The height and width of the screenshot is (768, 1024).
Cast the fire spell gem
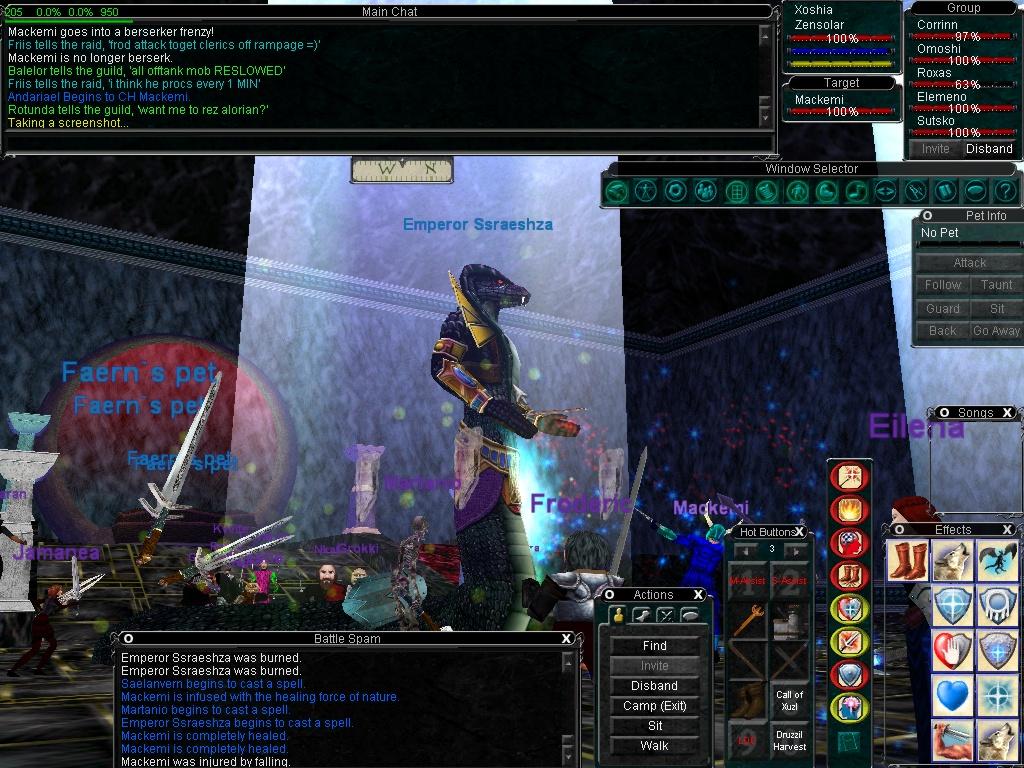coord(850,510)
